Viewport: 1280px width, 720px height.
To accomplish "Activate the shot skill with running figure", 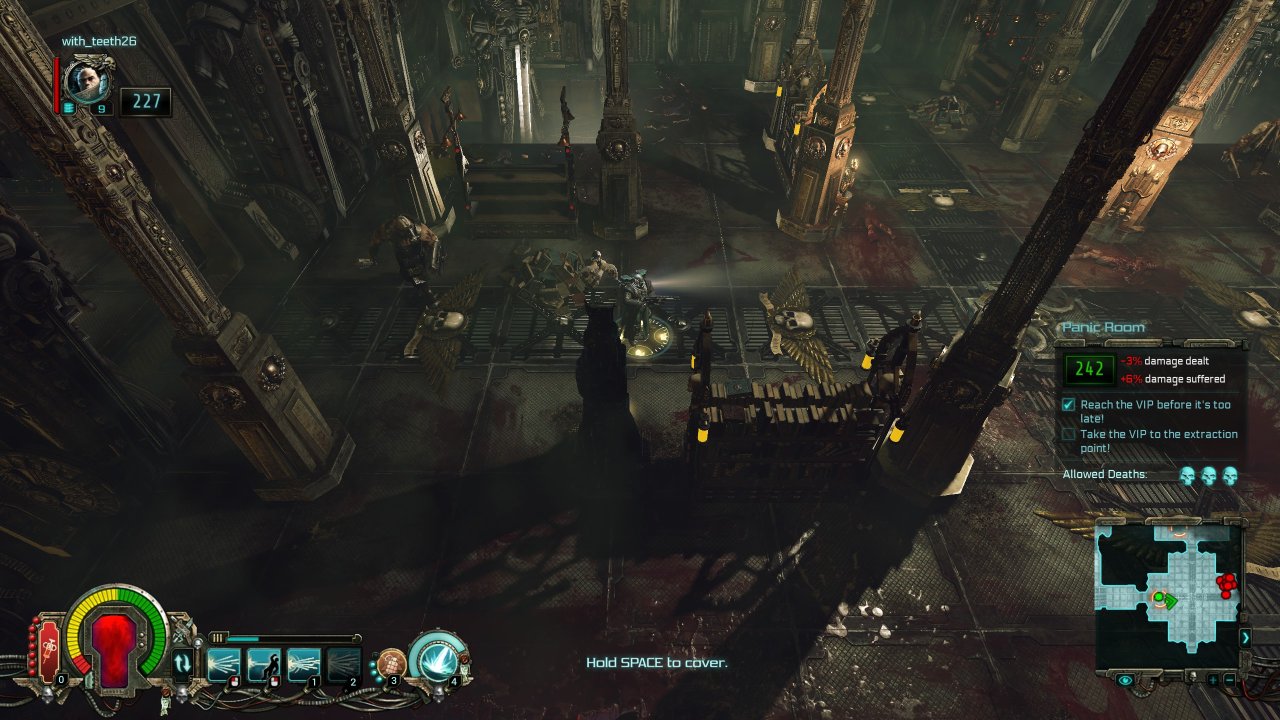I will click(263, 663).
